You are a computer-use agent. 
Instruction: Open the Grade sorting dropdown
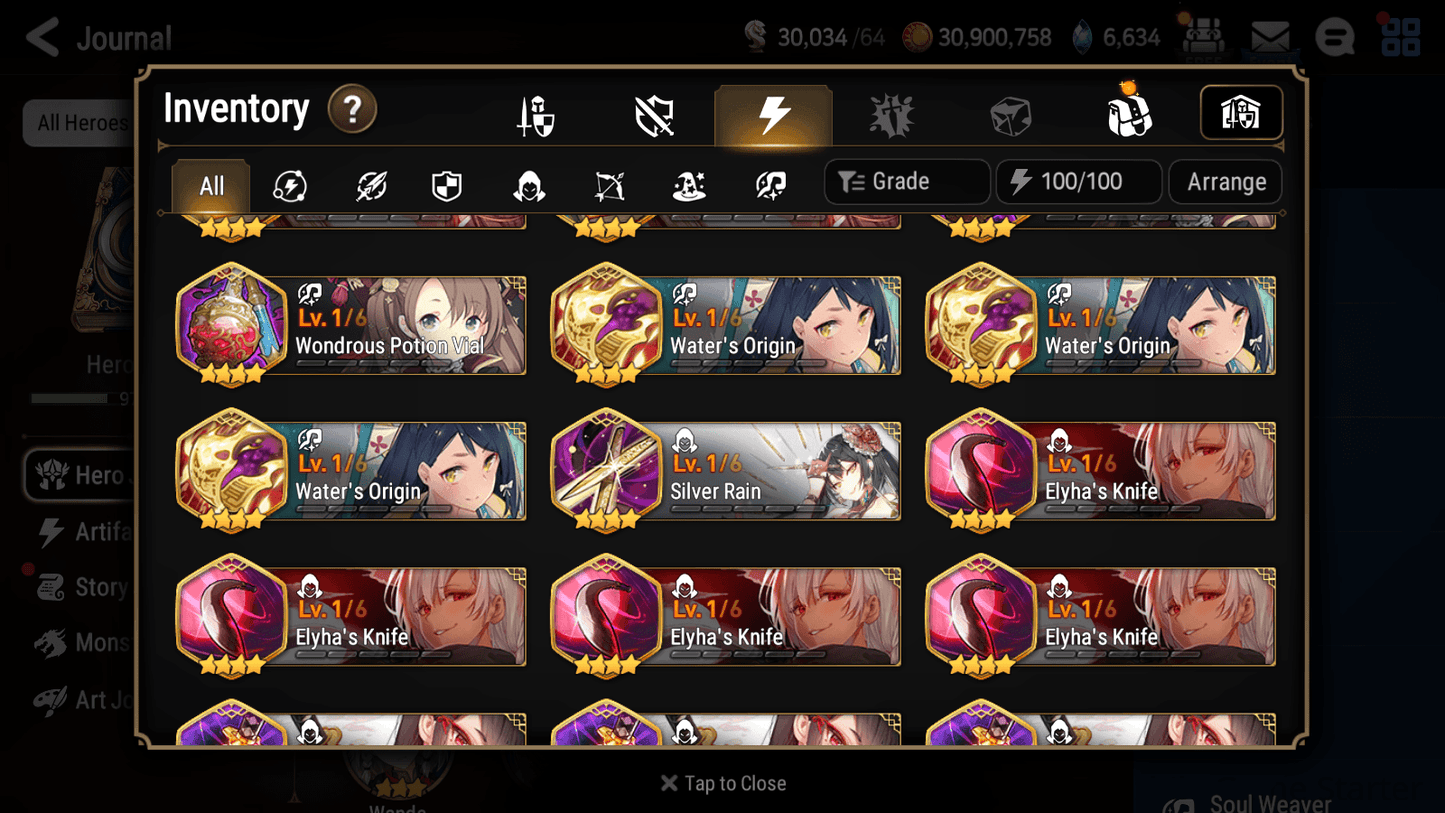click(x=906, y=182)
